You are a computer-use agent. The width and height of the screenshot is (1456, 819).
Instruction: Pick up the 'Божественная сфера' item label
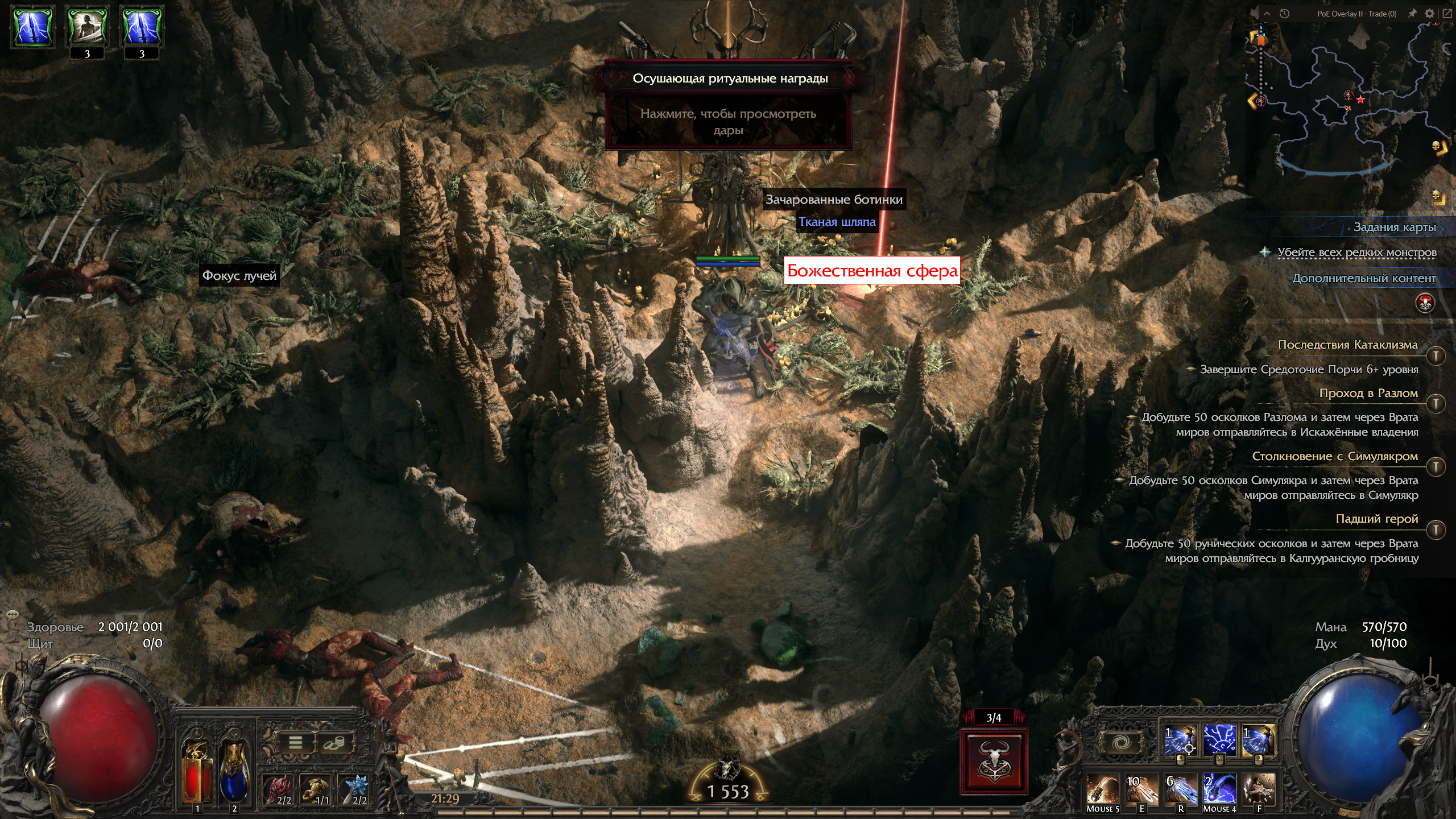(871, 271)
